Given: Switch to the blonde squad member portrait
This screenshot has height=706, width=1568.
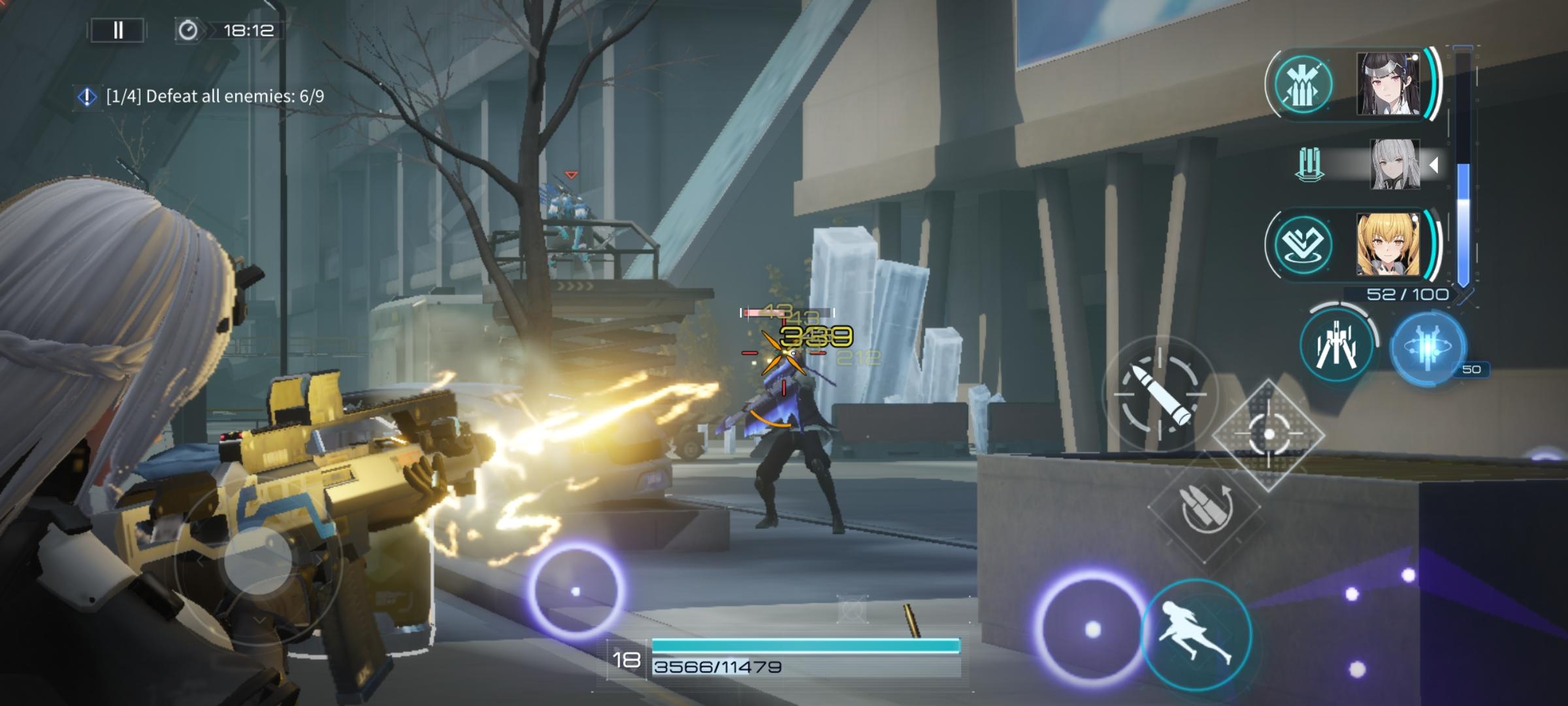Looking at the screenshot, I should pos(1388,244).
